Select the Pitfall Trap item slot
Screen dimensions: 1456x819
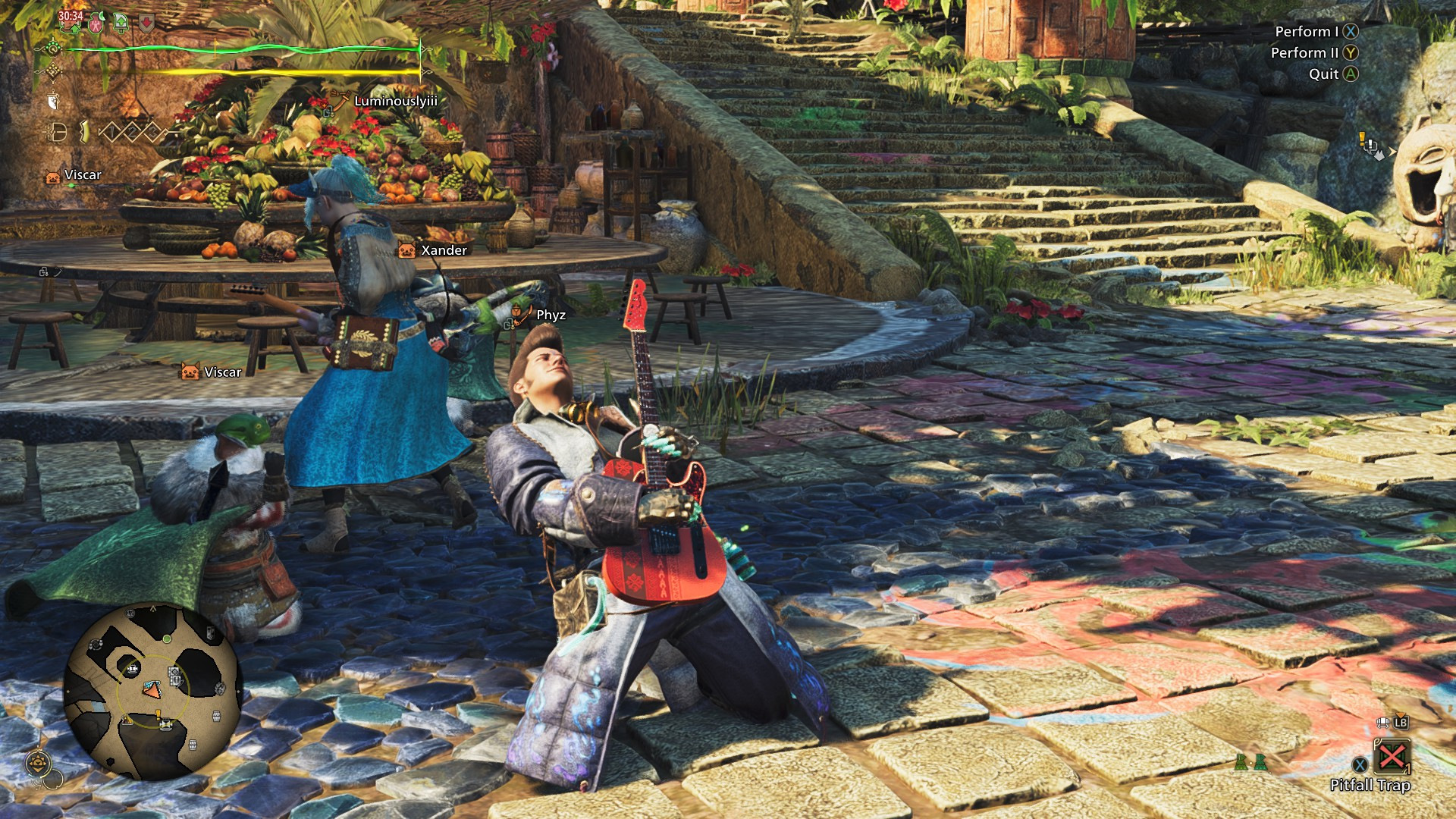coord(1392,757)
